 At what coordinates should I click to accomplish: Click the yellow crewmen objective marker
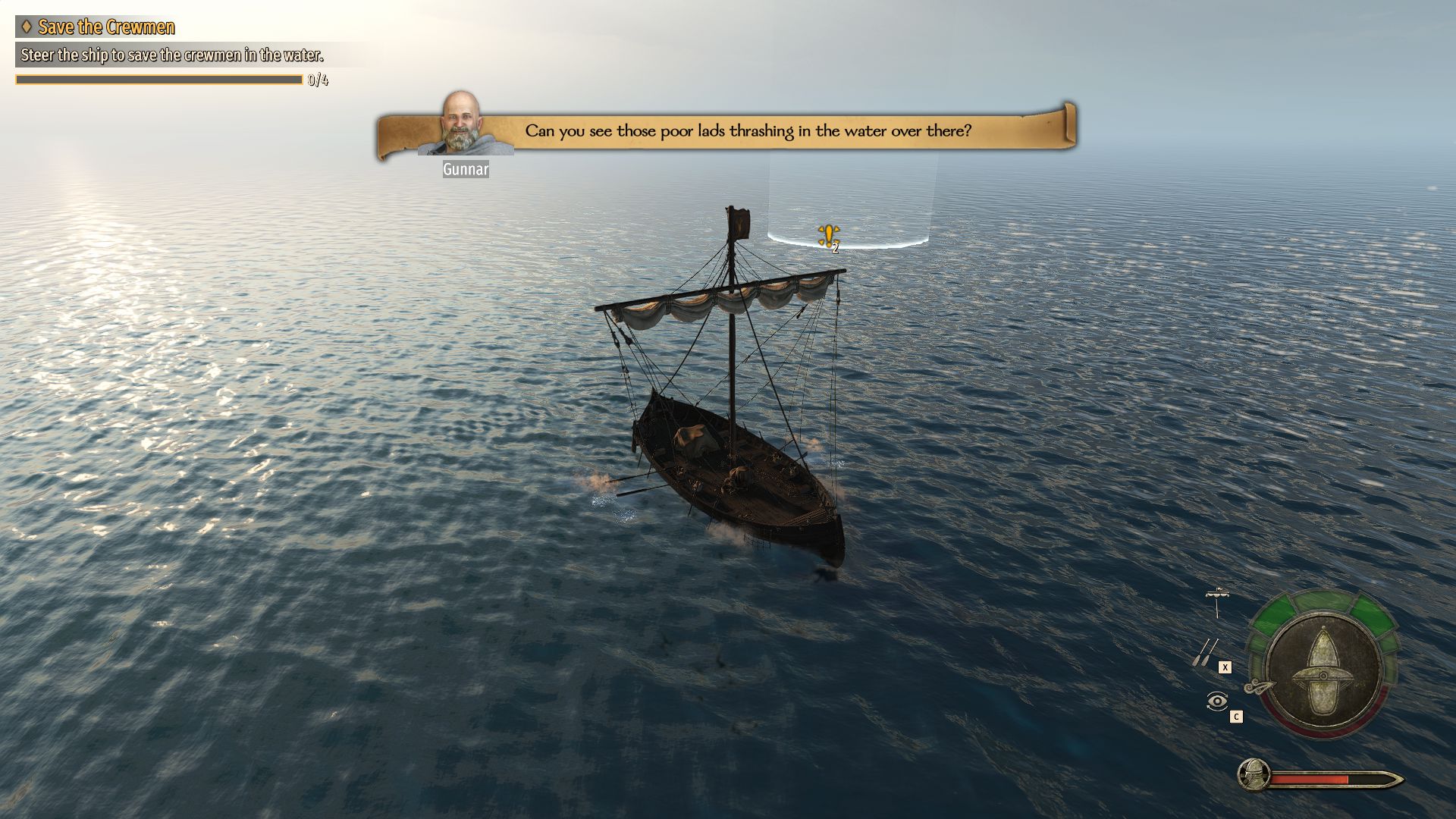(x=828, y=236)
